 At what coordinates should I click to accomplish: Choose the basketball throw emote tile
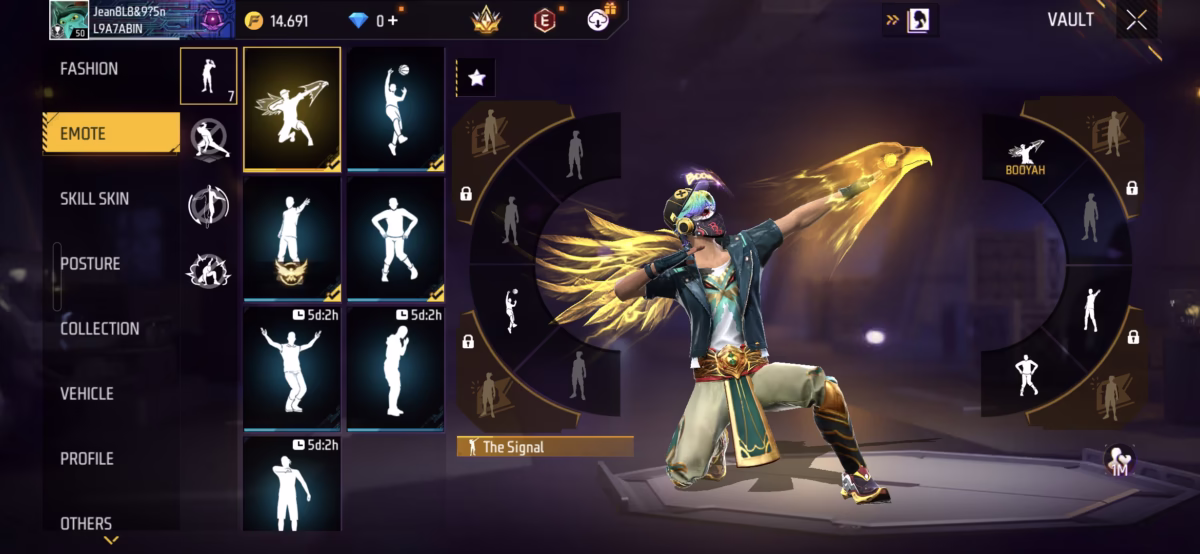(x=395, y=109)
